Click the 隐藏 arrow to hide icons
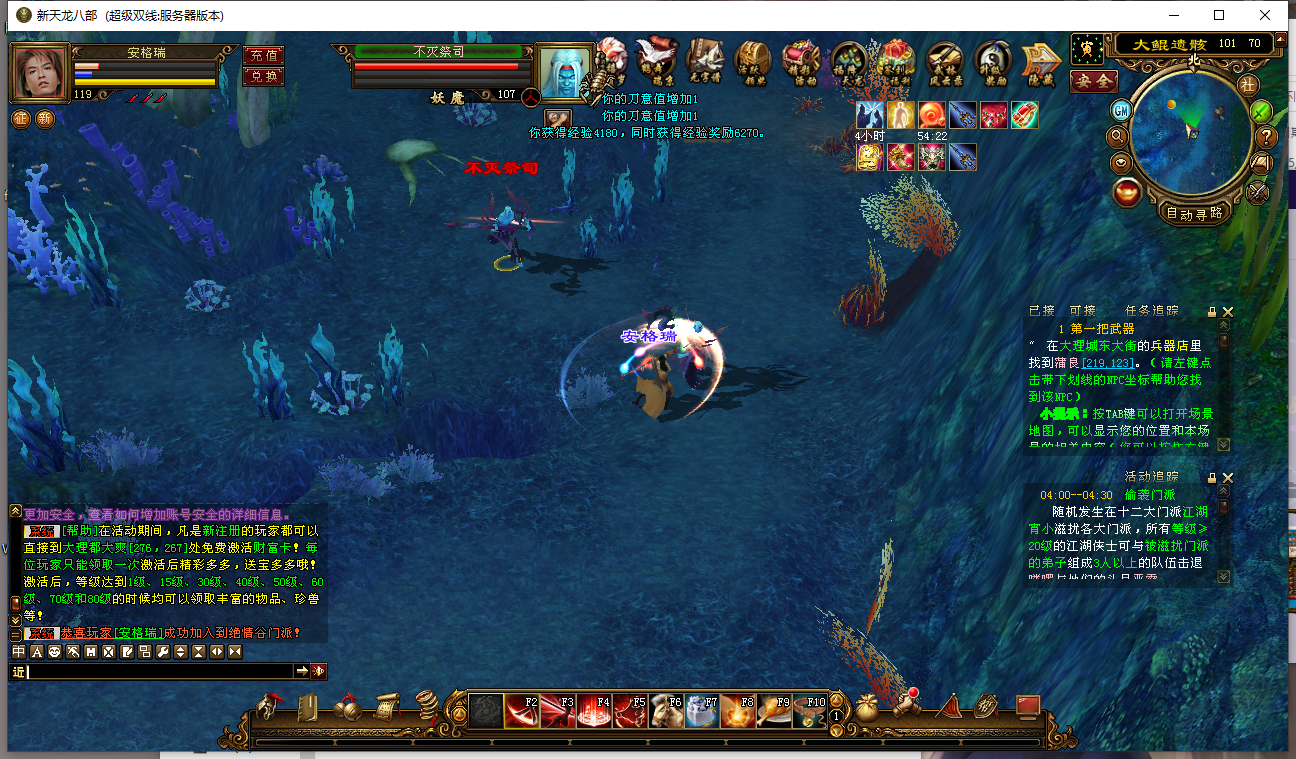Viewport: 1296px width, 759px height. (x=1040, y=62)
